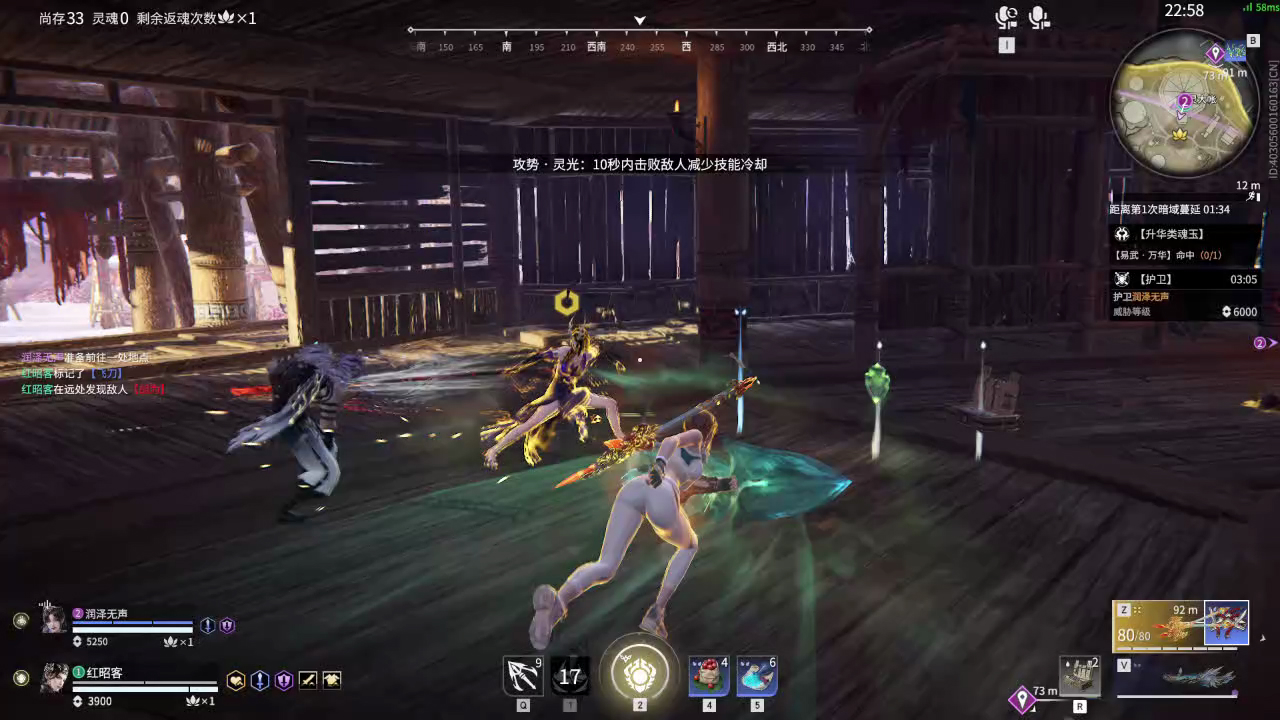Click teammate 润泽无声's portrait to toggle focus
The height and width of the screenshot is (720, 1280).
coord(52,620)
